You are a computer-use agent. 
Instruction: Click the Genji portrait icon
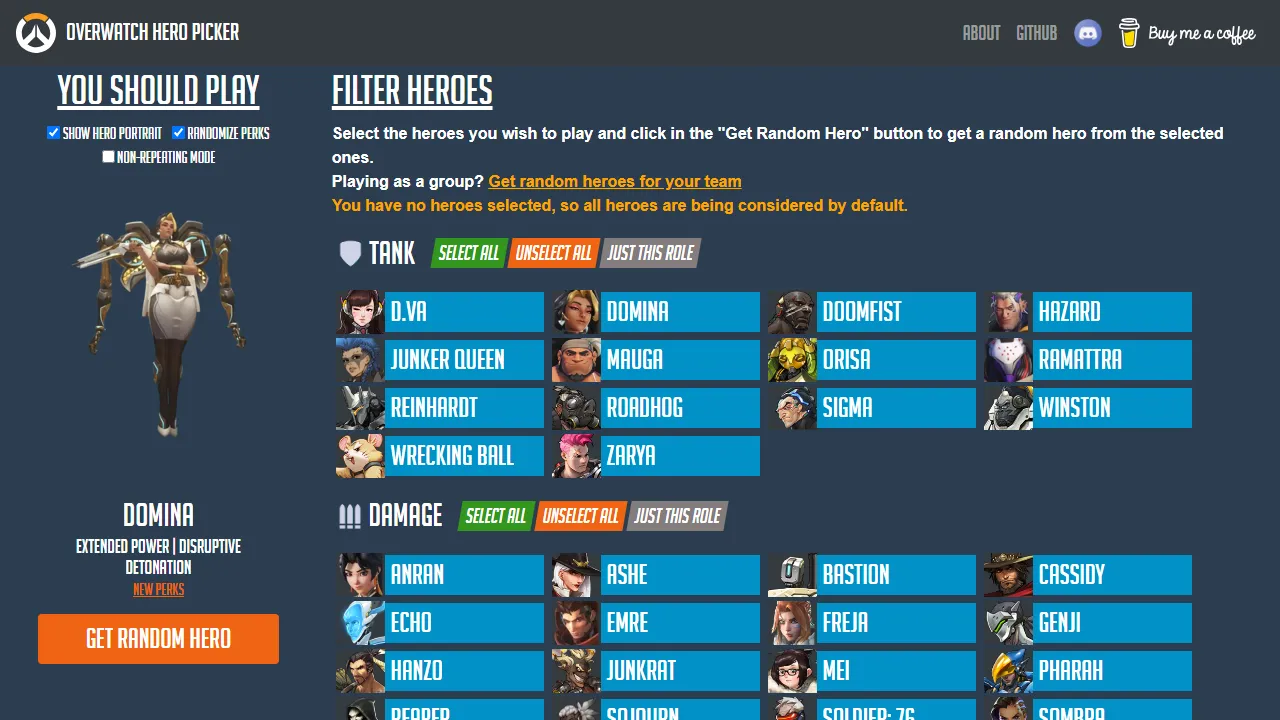pyautogui.click(x=1007, y=622)
